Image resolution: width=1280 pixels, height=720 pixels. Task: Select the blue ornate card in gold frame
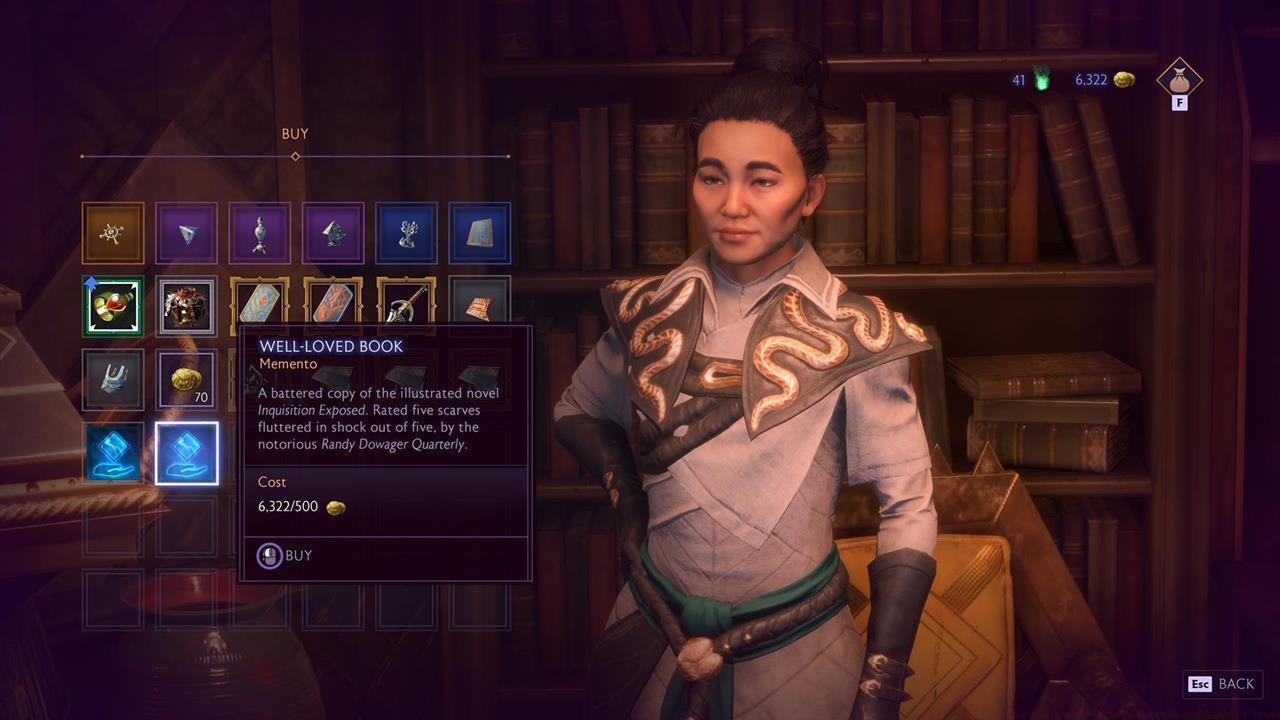tap(259, 305)
